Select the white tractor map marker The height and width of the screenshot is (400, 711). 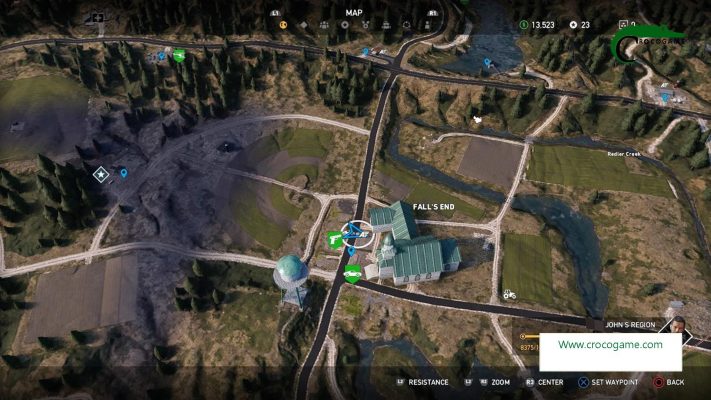tap(508, 294)
